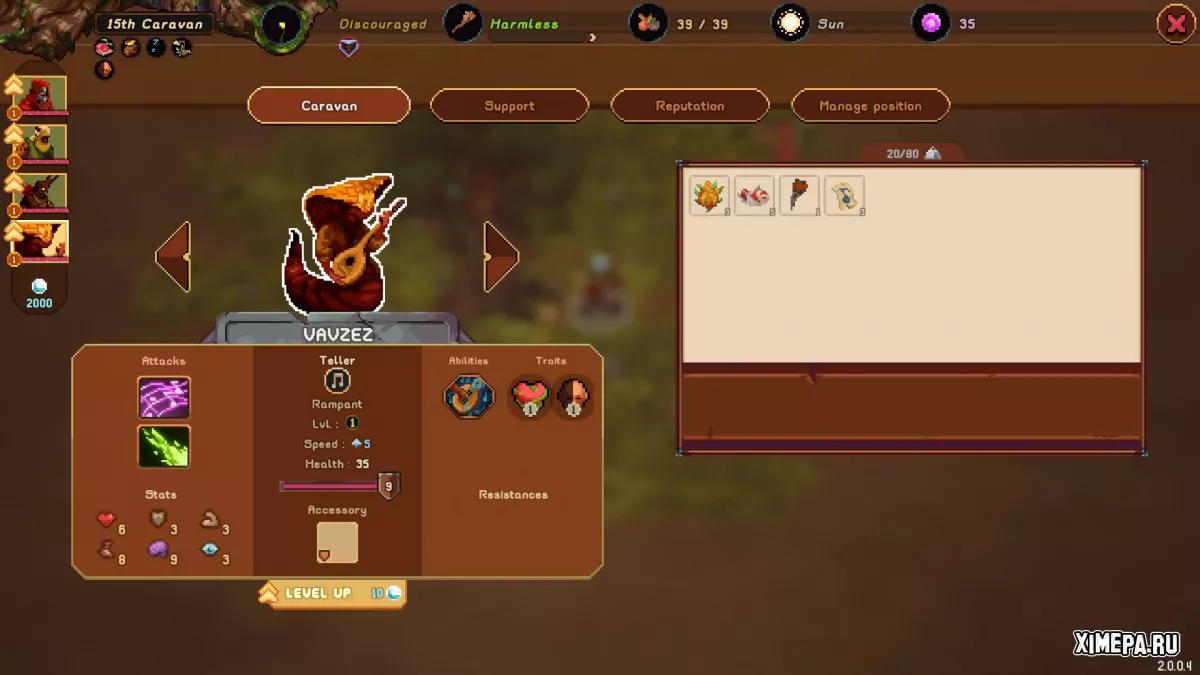Select the Manage position tab
The image size is (1200, 675).
870,106
